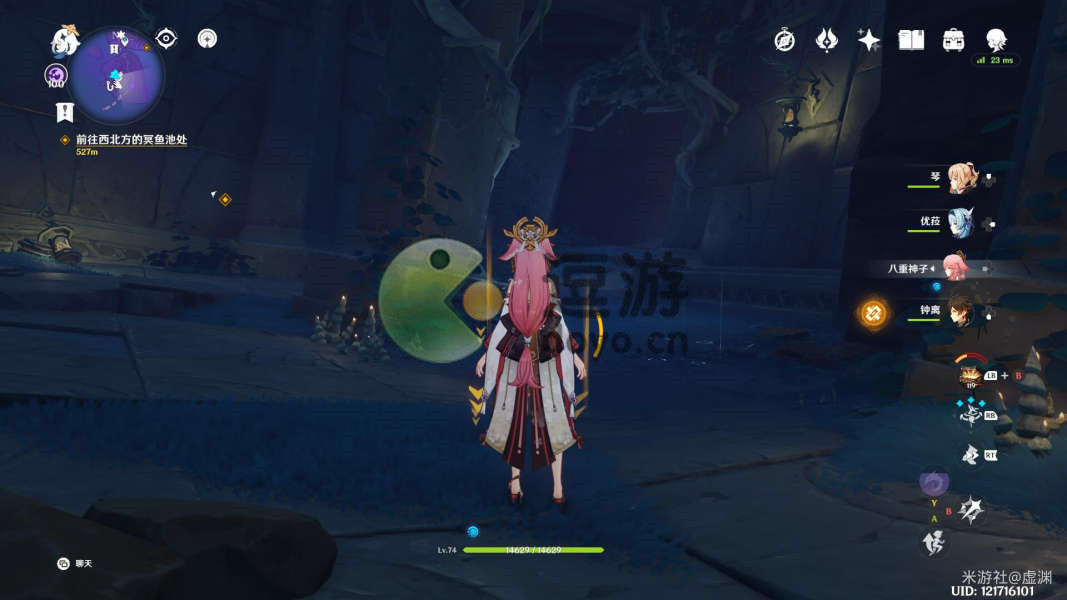The height and width of the screenshot is (600, 1067).
Task: Open the circular minimap
Action: point(118,73)
